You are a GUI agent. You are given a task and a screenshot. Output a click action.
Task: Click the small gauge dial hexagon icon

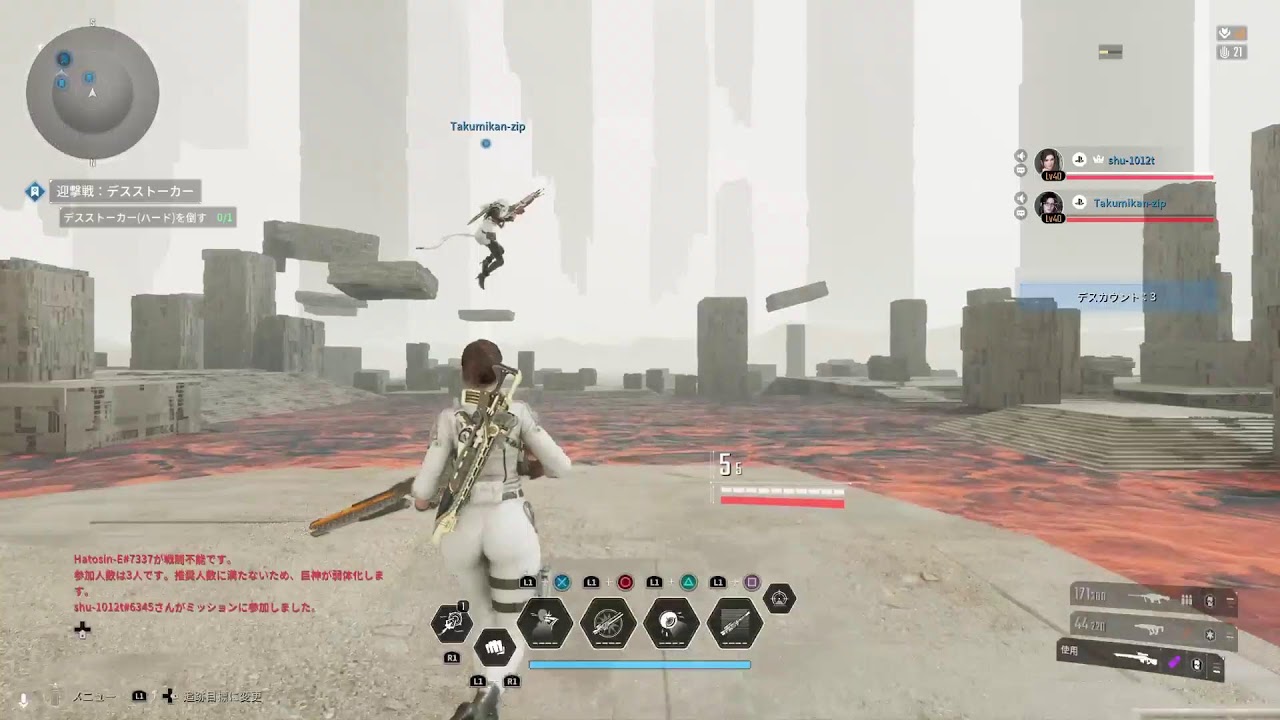point(780,599)
